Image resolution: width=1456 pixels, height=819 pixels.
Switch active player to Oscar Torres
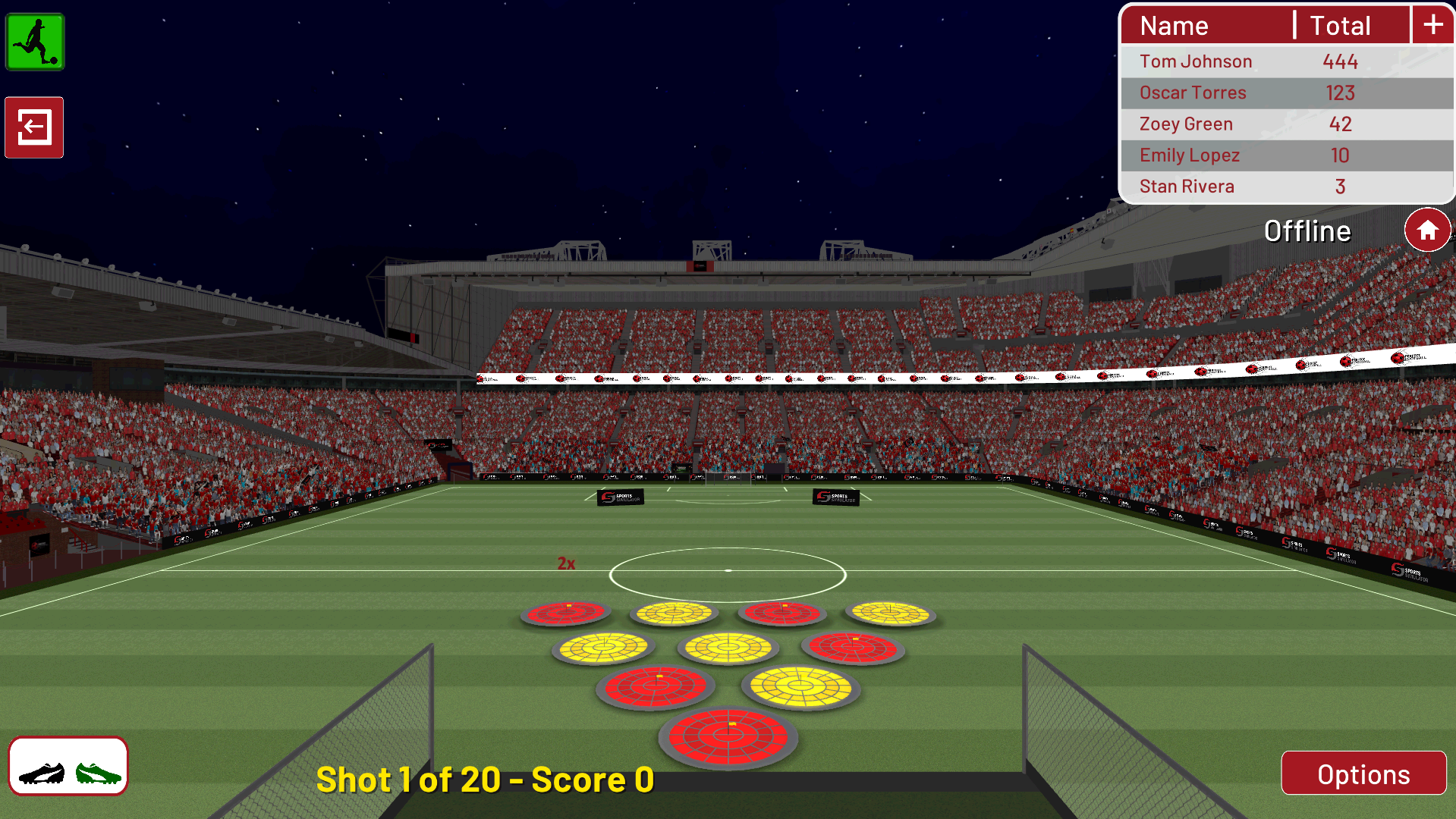coord(1193,93)
